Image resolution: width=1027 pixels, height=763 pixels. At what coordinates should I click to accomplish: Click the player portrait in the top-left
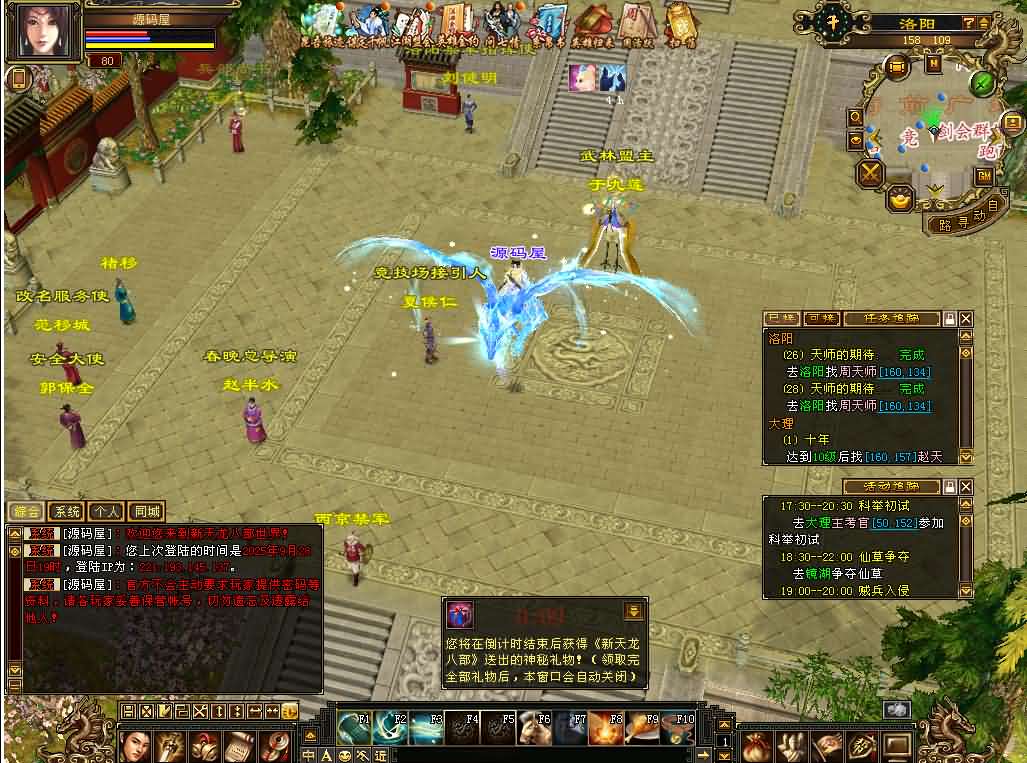pyautogui.click(x=43, y=31)
